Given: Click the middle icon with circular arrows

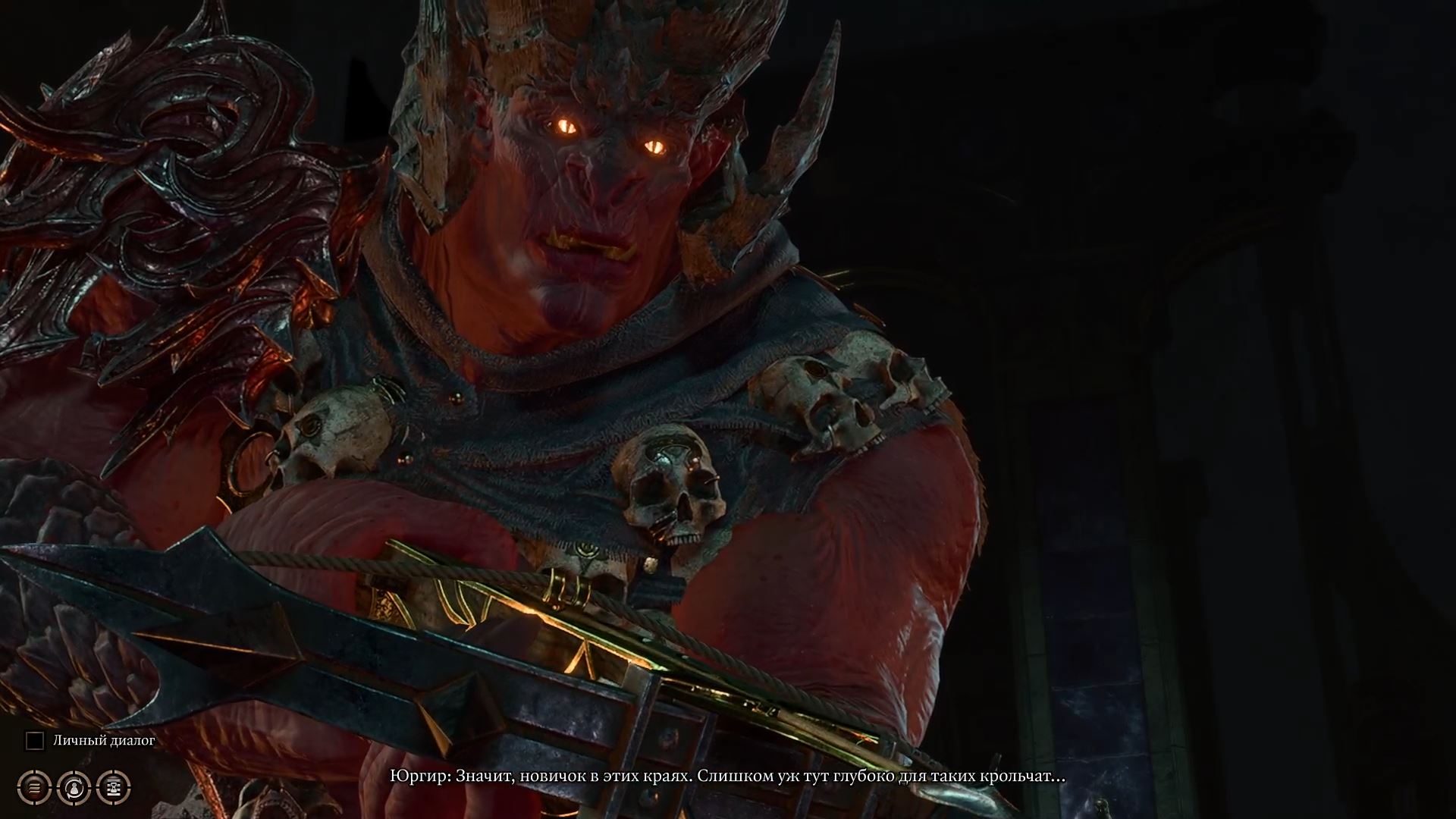Looking at the screenshot, I should 74,787.
